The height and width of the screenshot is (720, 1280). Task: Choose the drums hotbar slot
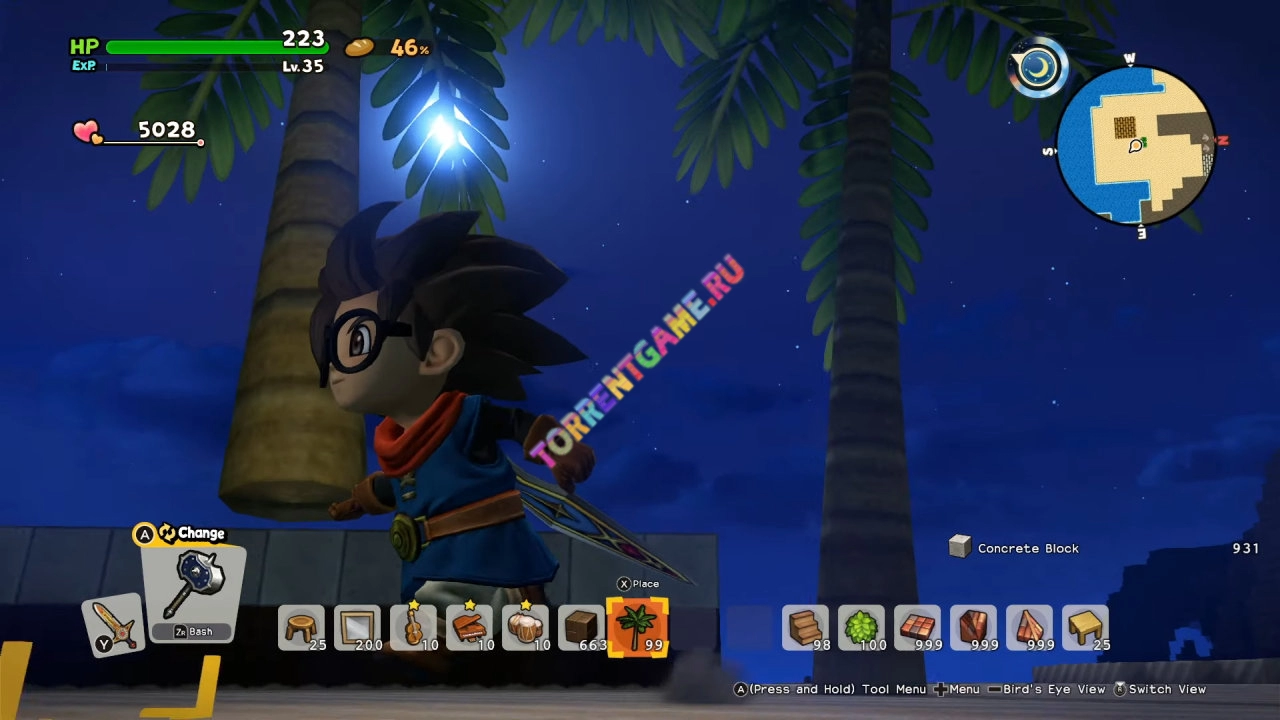525,628
